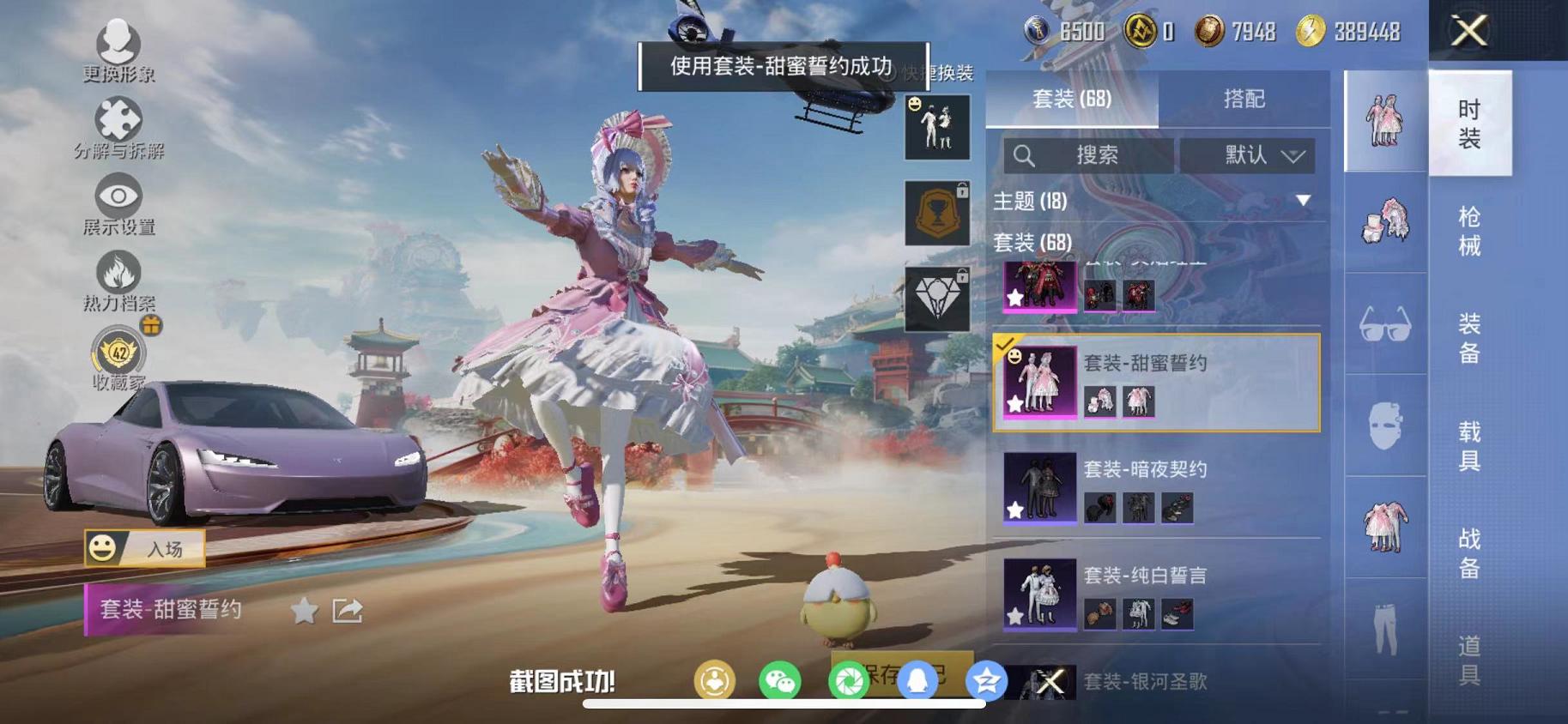Open the 更换形象 character appearance panel
The width and height of the screenshot is (1568, 724).
tap(118, 43)
